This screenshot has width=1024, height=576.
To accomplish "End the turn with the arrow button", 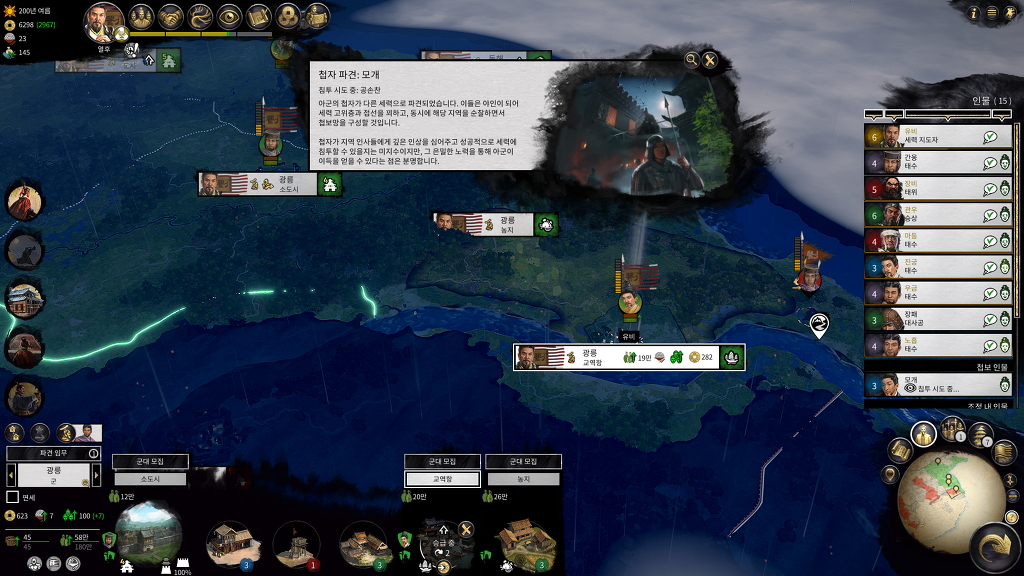I will point(996,548).
